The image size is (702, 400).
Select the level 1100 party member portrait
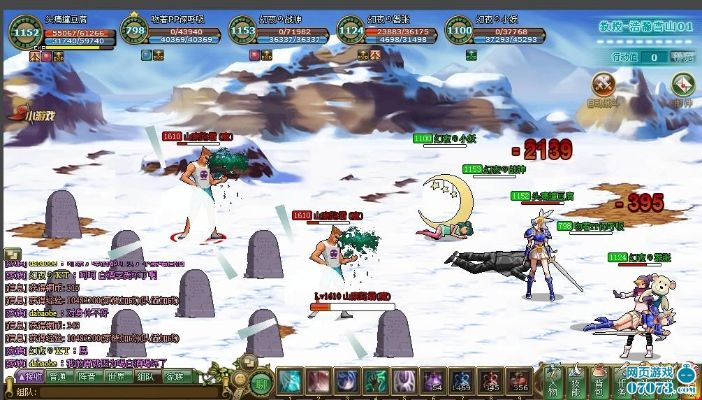(x=459, y=32)
